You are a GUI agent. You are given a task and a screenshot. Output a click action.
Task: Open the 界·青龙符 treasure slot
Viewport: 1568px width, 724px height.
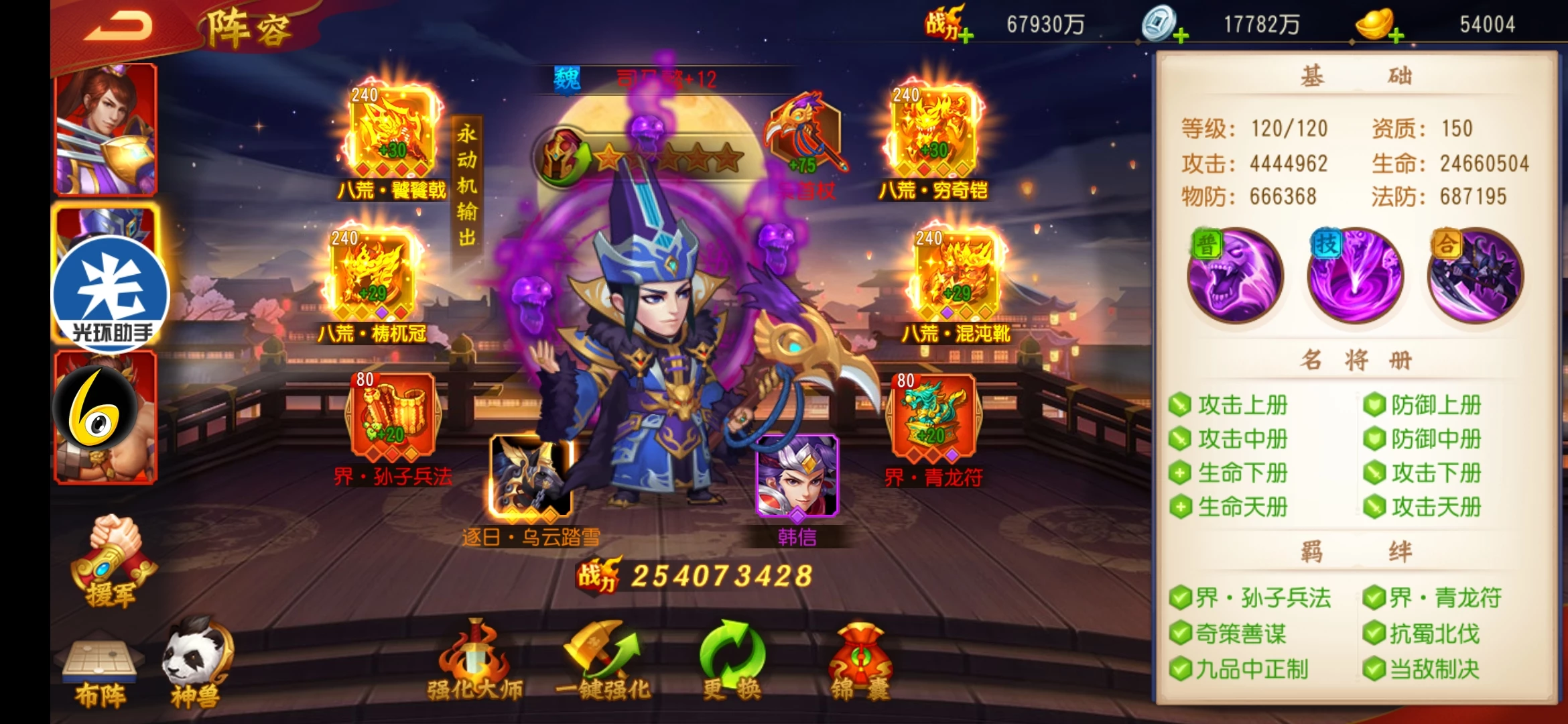(x=933, y=417)
